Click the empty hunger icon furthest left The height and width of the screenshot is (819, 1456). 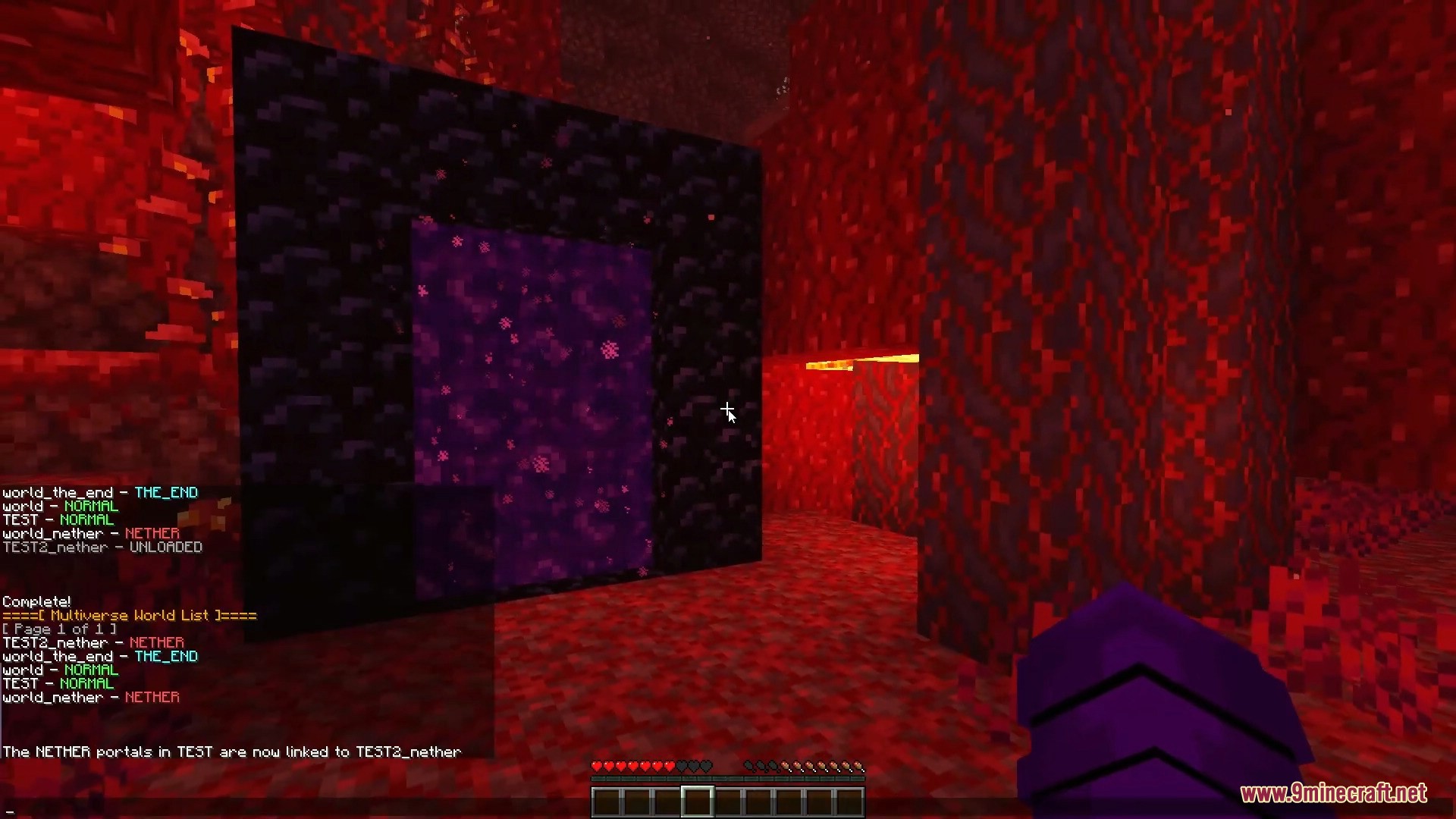click(747, 767)
